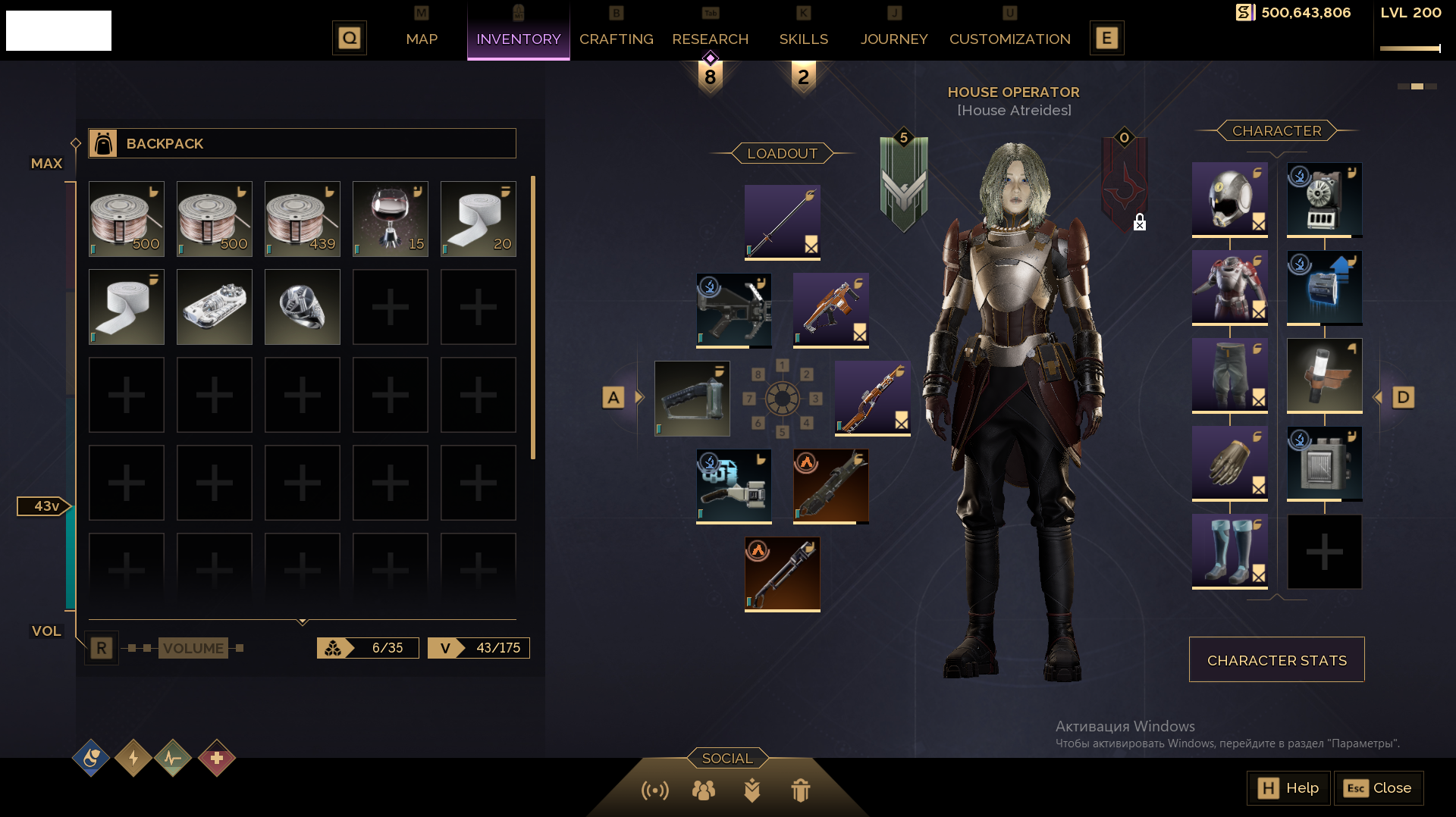
Task: Open the Crafting tab
Action: click(616, 39)
